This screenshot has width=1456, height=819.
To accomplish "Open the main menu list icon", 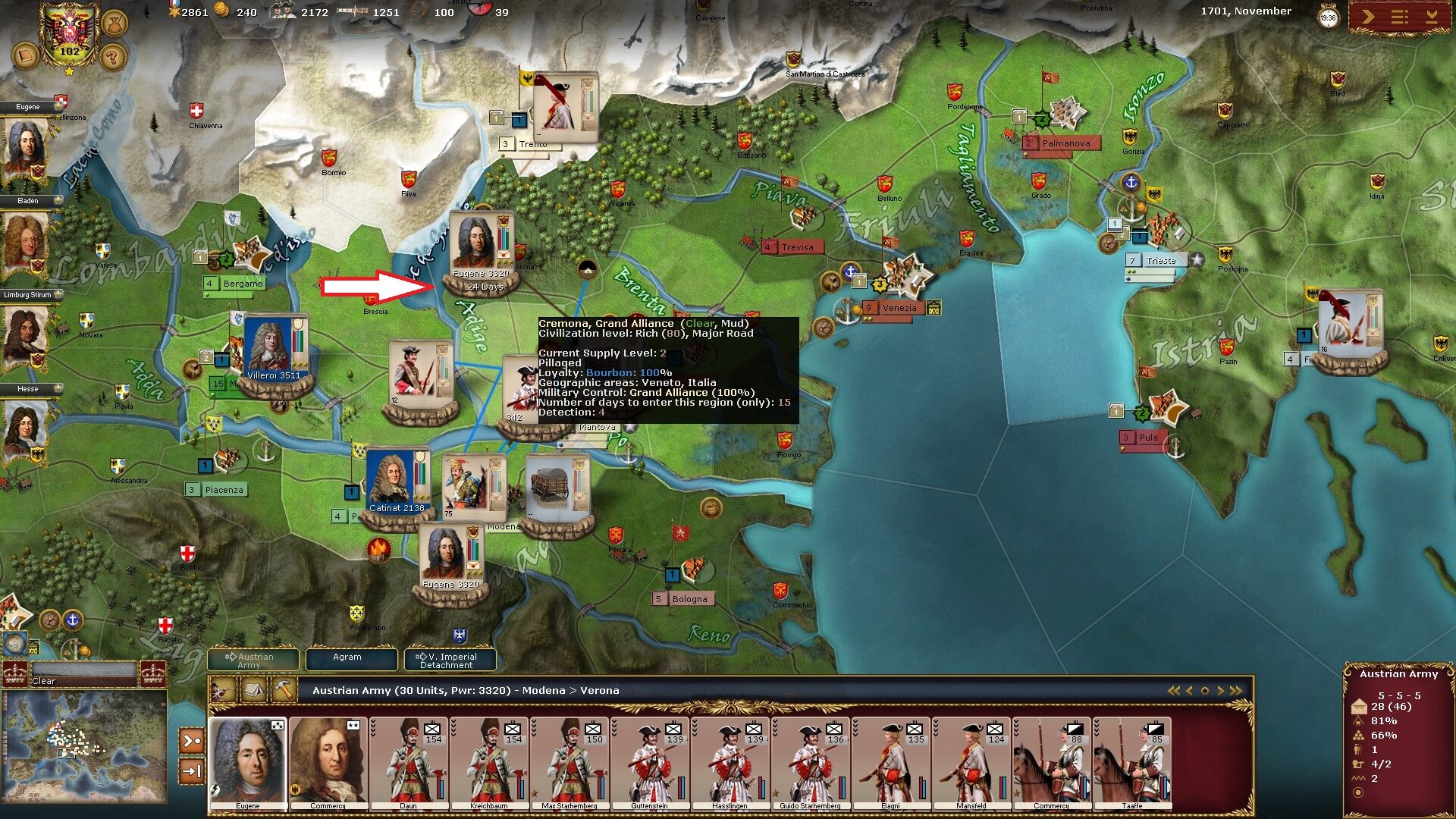I will click(x=1400, y=17).
